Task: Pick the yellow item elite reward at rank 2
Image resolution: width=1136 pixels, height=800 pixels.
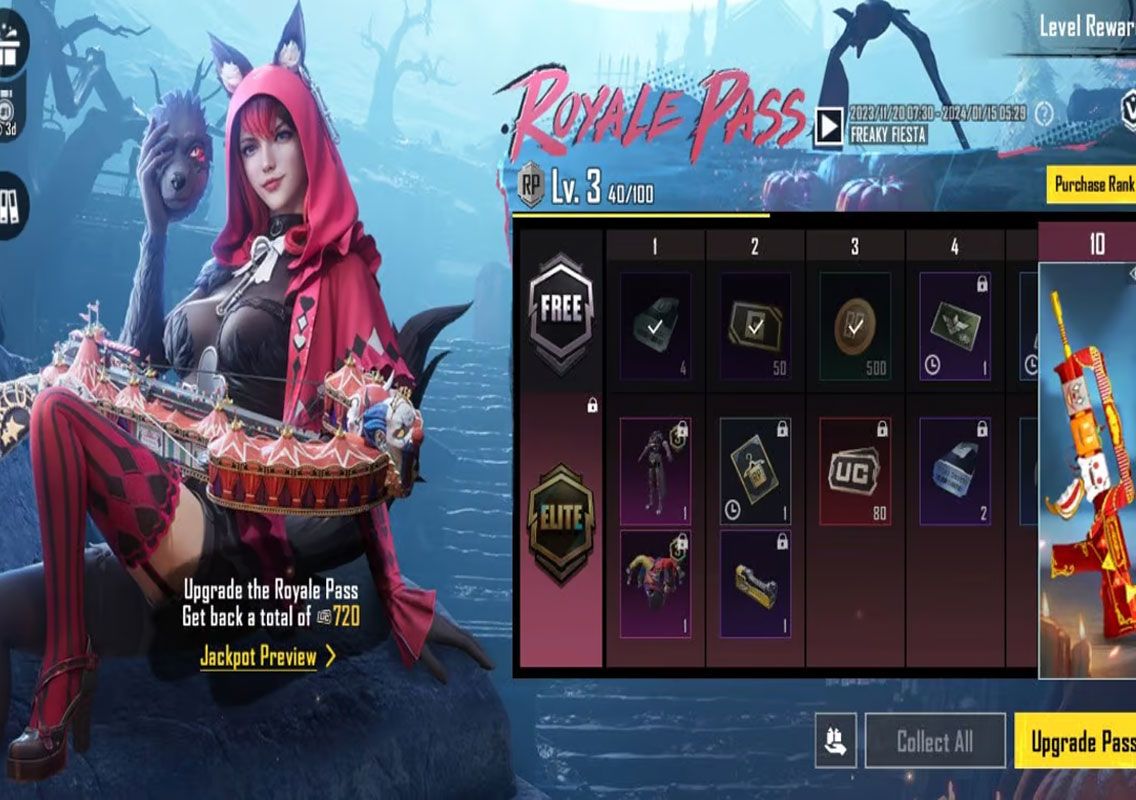Action: 755,584
